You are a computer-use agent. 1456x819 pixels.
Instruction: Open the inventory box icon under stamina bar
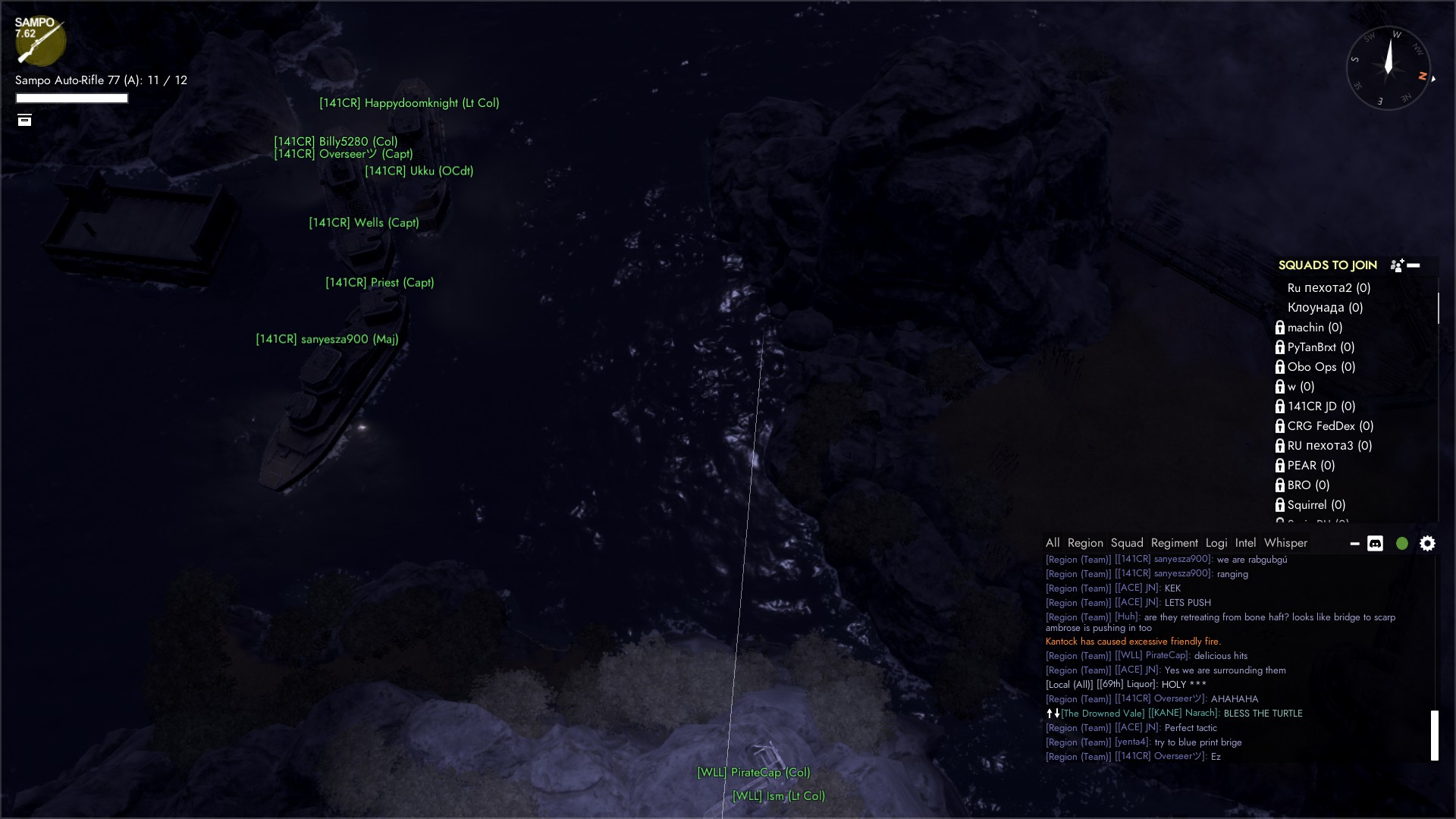[x=25, y=120]
